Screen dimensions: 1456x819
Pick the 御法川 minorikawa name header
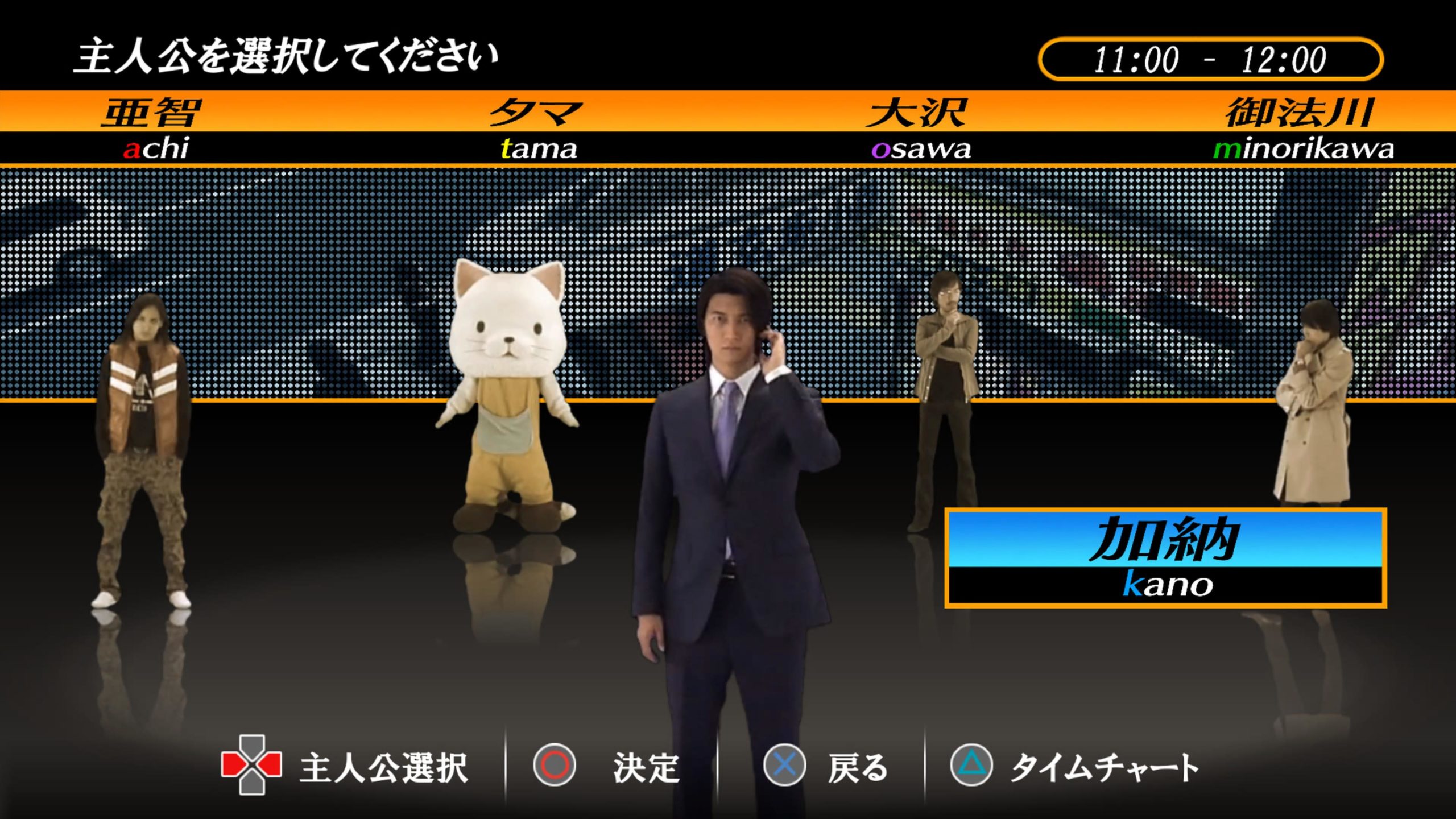click(1302, 128)
